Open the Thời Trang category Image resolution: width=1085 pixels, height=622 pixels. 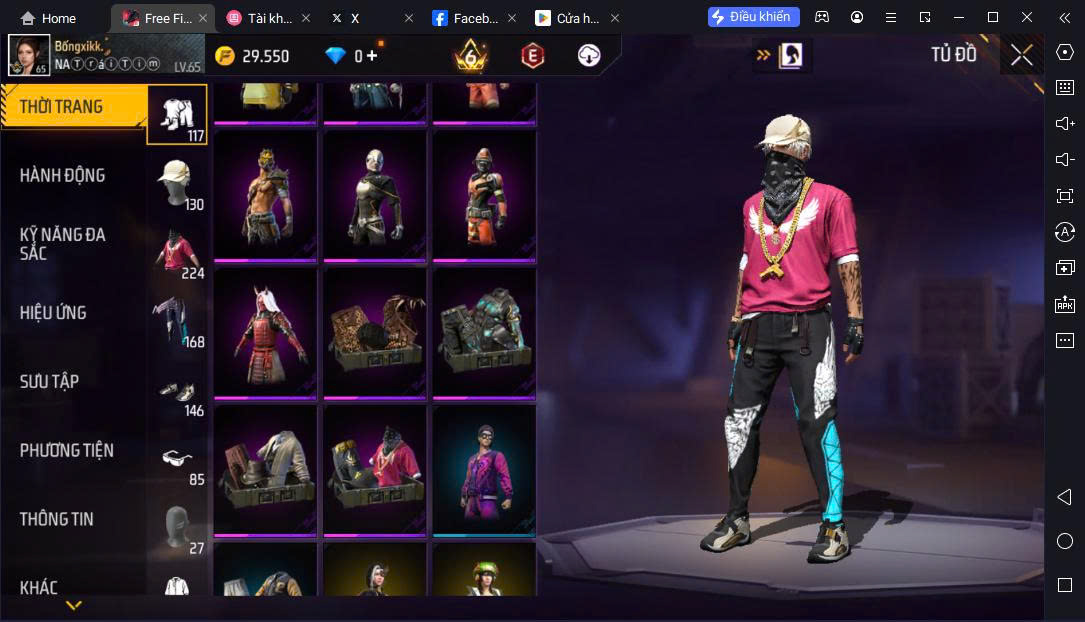pyautogui.click(x=62, y=107)
